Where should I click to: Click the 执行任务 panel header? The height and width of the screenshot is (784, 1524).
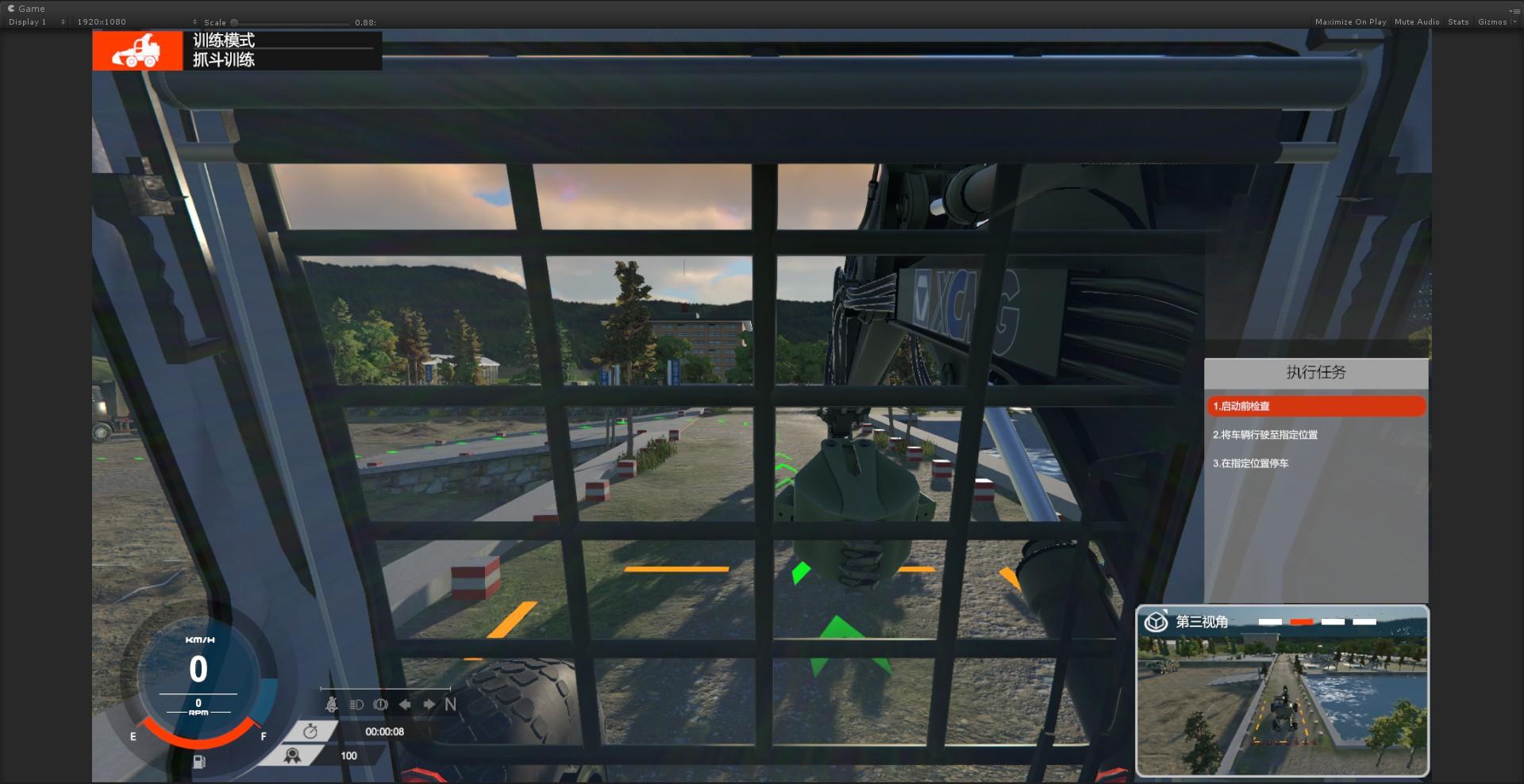1315,372
